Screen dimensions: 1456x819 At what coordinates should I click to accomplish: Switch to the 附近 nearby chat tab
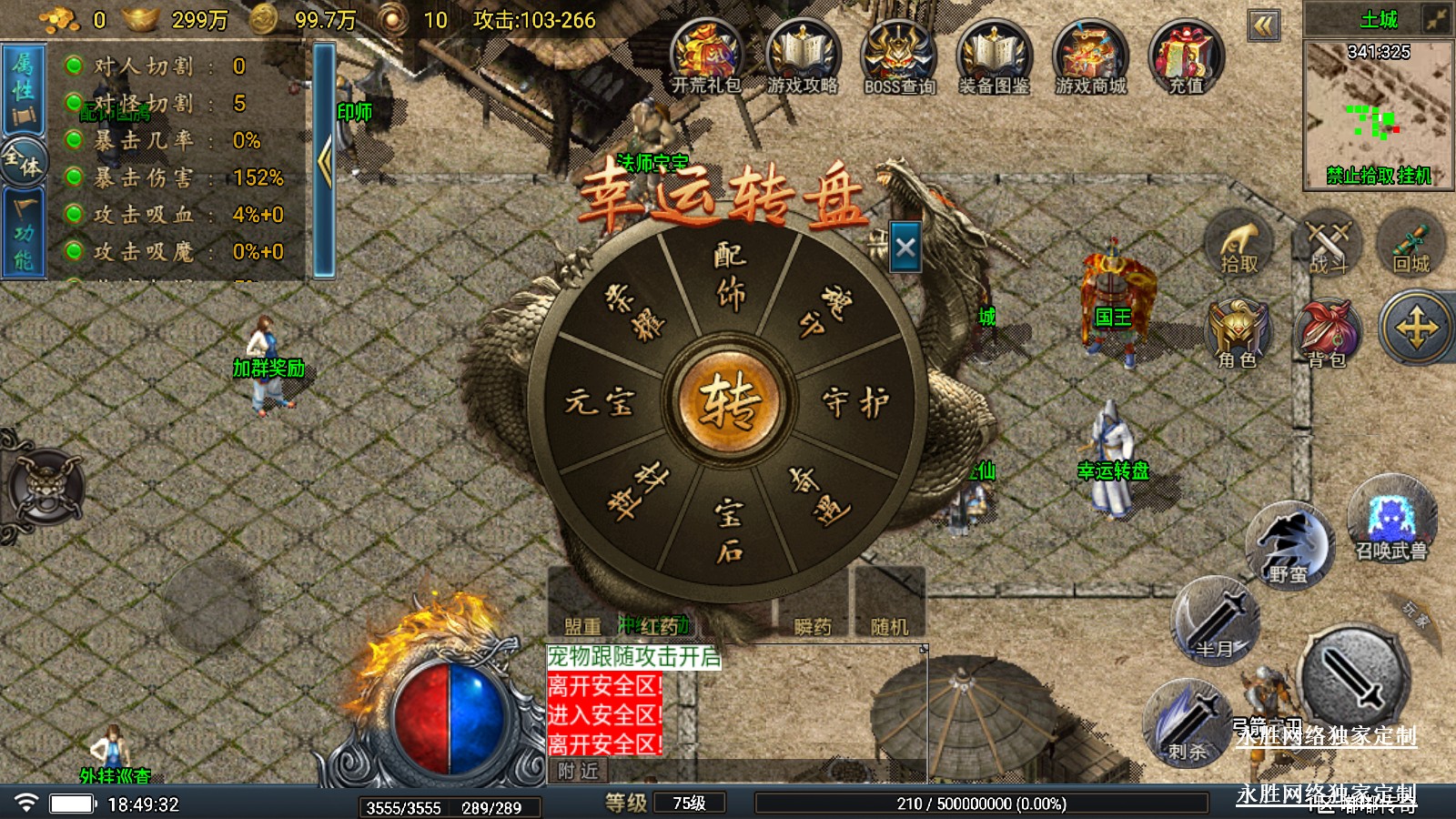[x=579, y=771]
